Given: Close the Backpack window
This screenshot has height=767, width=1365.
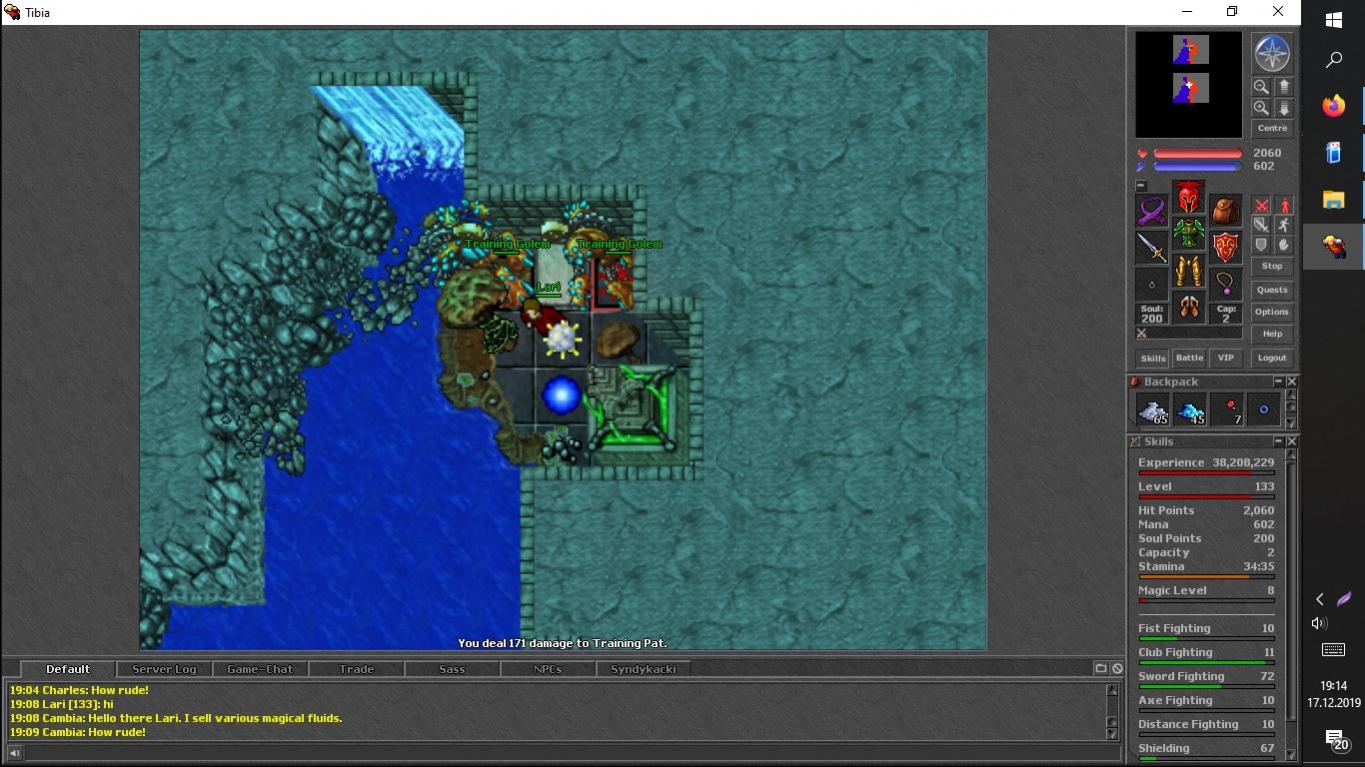Looking at the screenshot, I should [x=1292, y=382].
